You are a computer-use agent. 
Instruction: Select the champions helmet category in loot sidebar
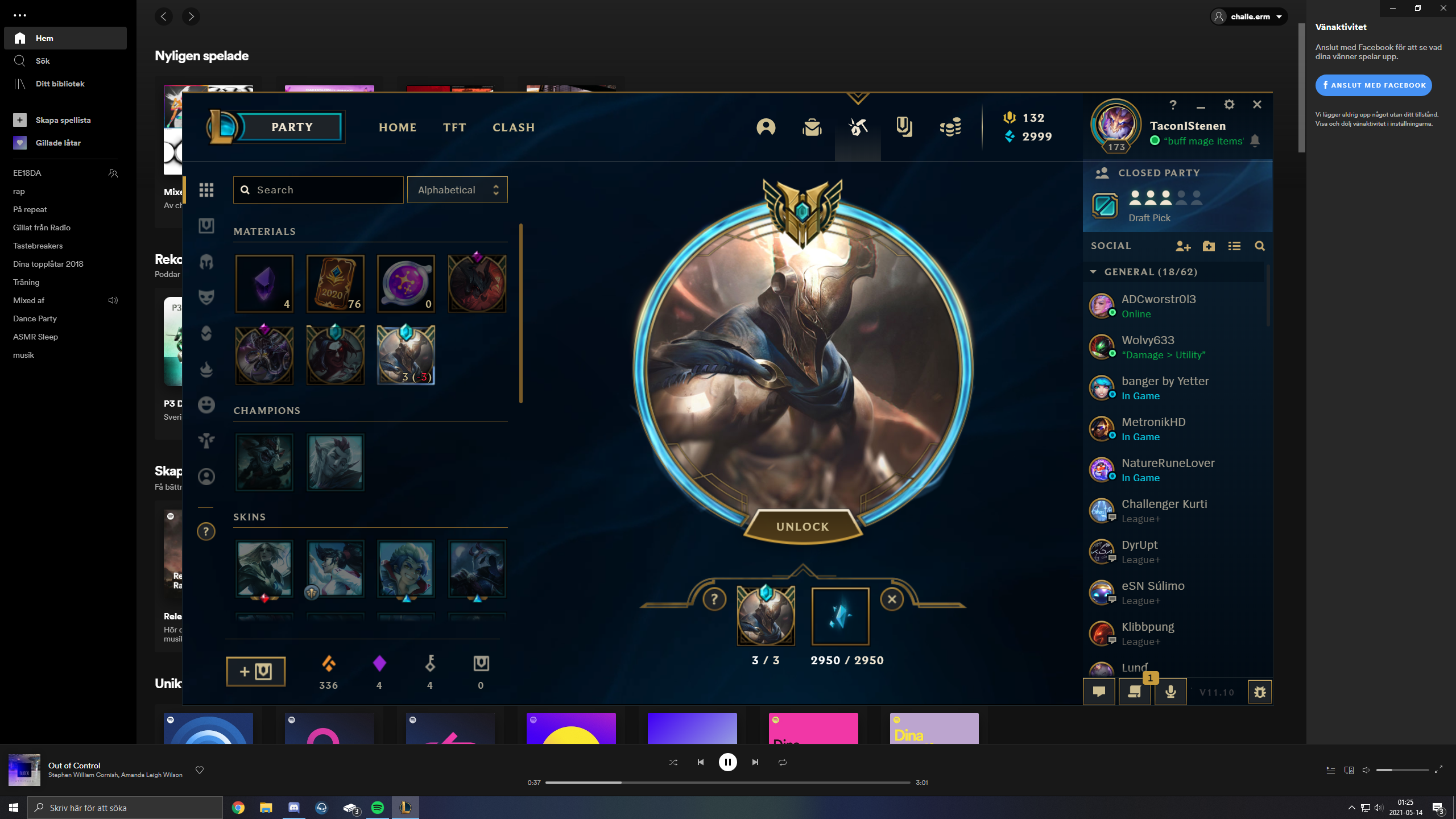pos(206,262)
